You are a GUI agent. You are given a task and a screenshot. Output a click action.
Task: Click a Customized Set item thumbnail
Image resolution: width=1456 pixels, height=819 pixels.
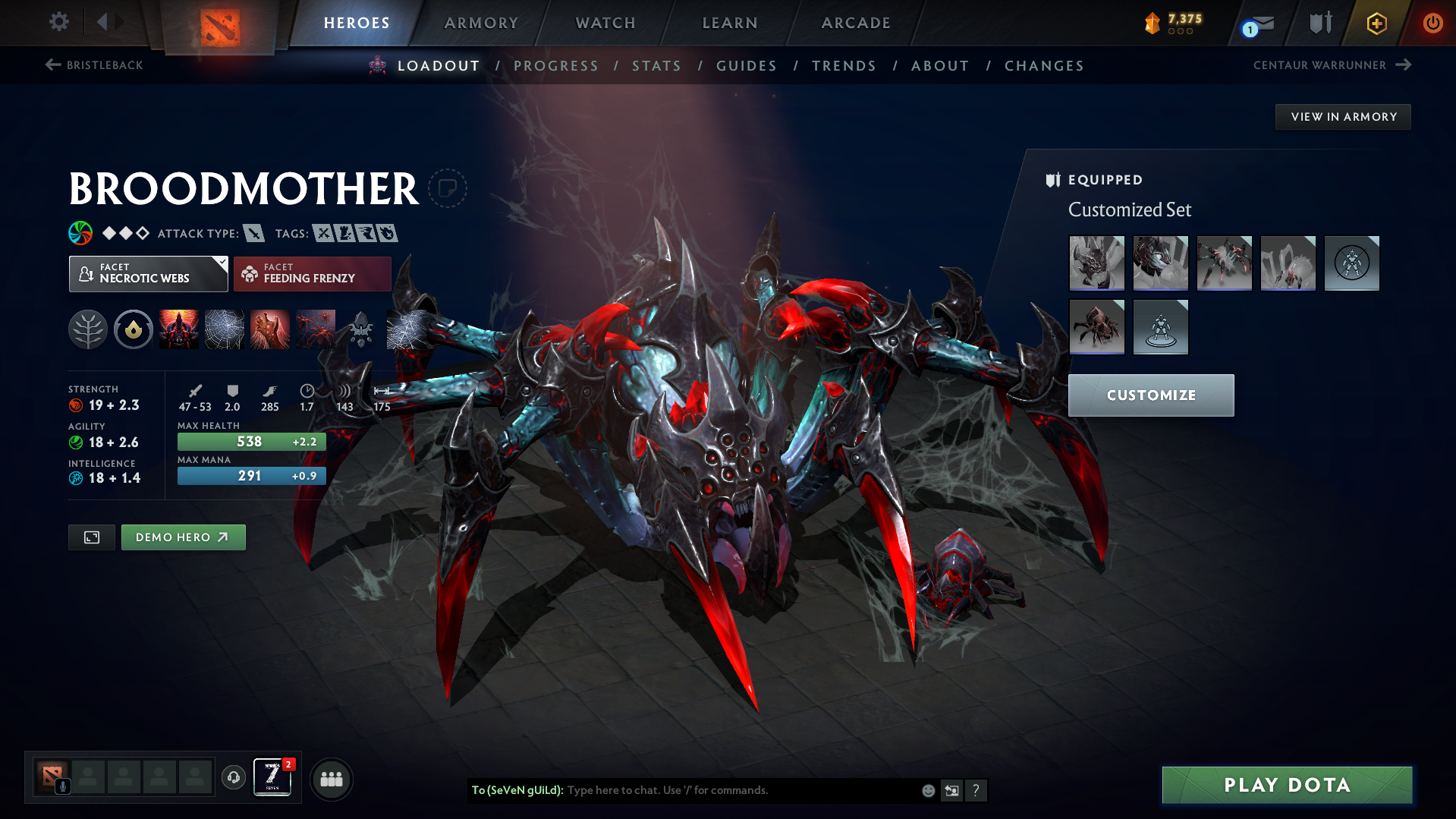click(x=1096, y=263)
